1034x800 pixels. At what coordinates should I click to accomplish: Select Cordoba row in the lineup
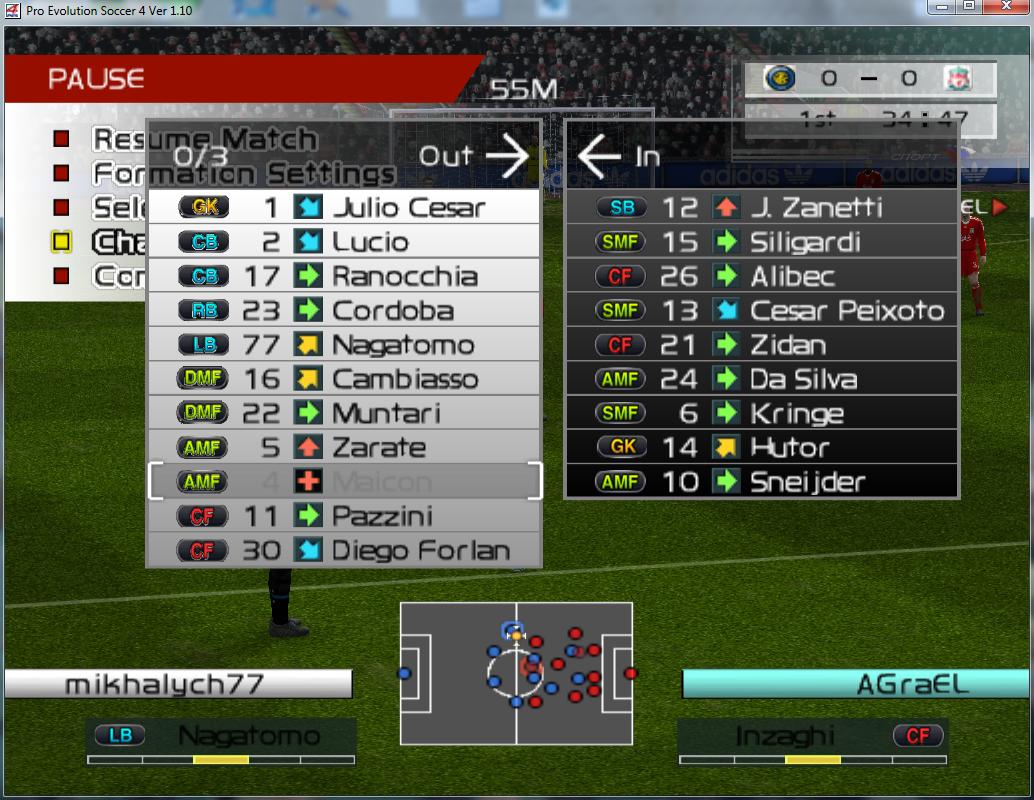tap(343, 310)
